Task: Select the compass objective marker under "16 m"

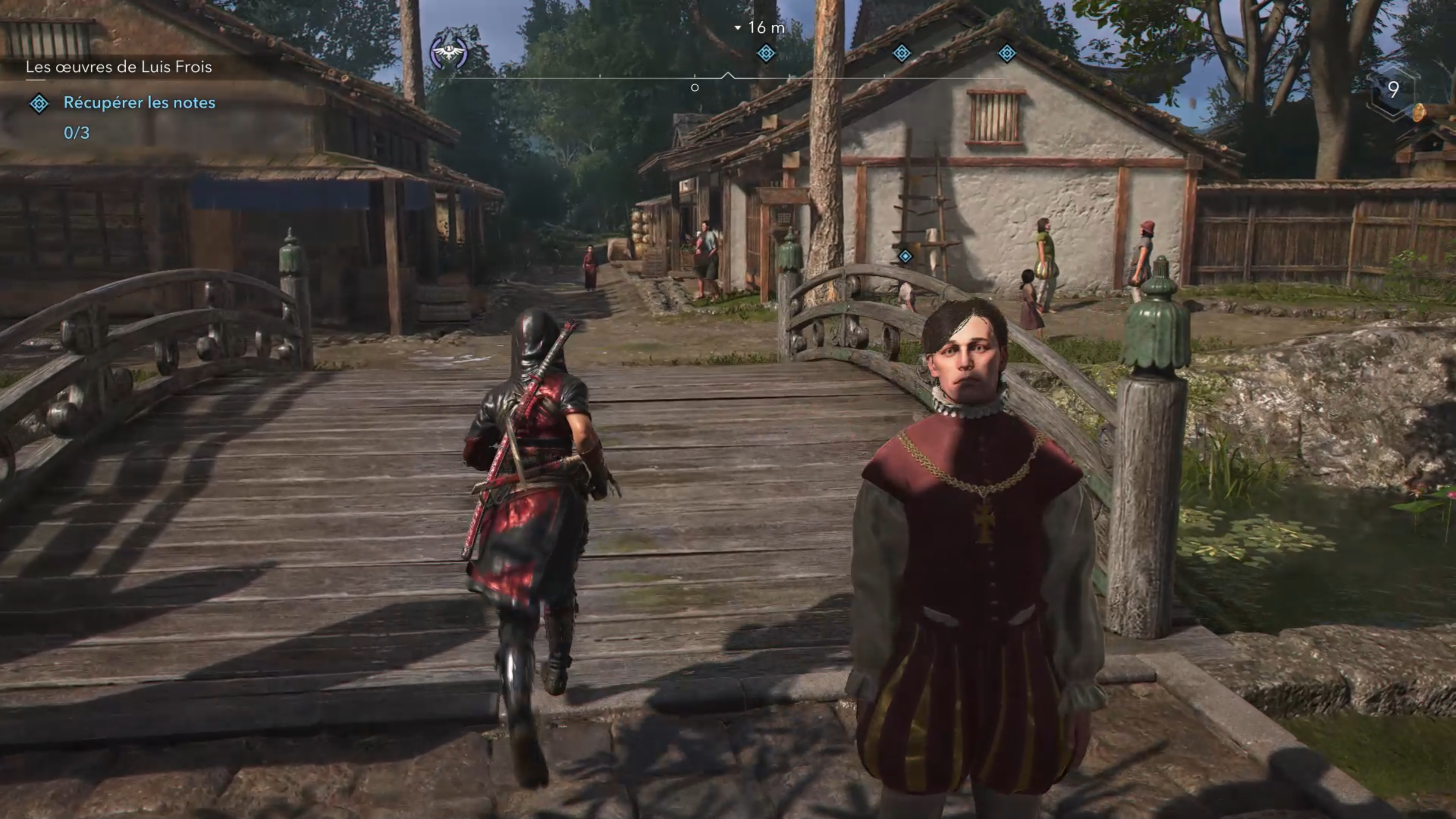Action: point(766,54)
